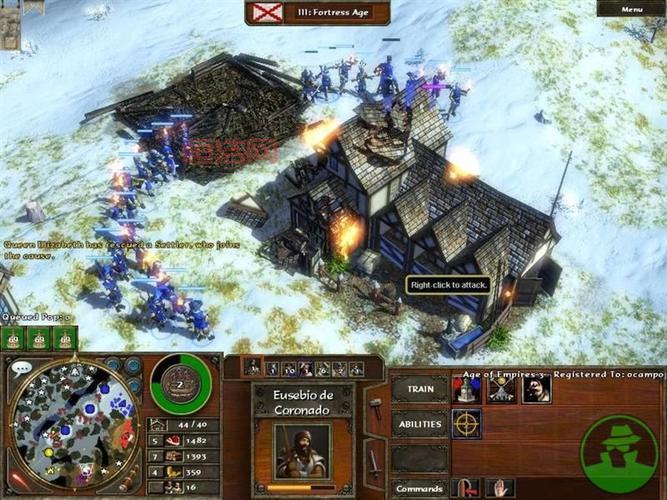Image resolution: width=667 pixels, height=500 pixels.
Task: Open the Menu button
Action: click(632, 9)
